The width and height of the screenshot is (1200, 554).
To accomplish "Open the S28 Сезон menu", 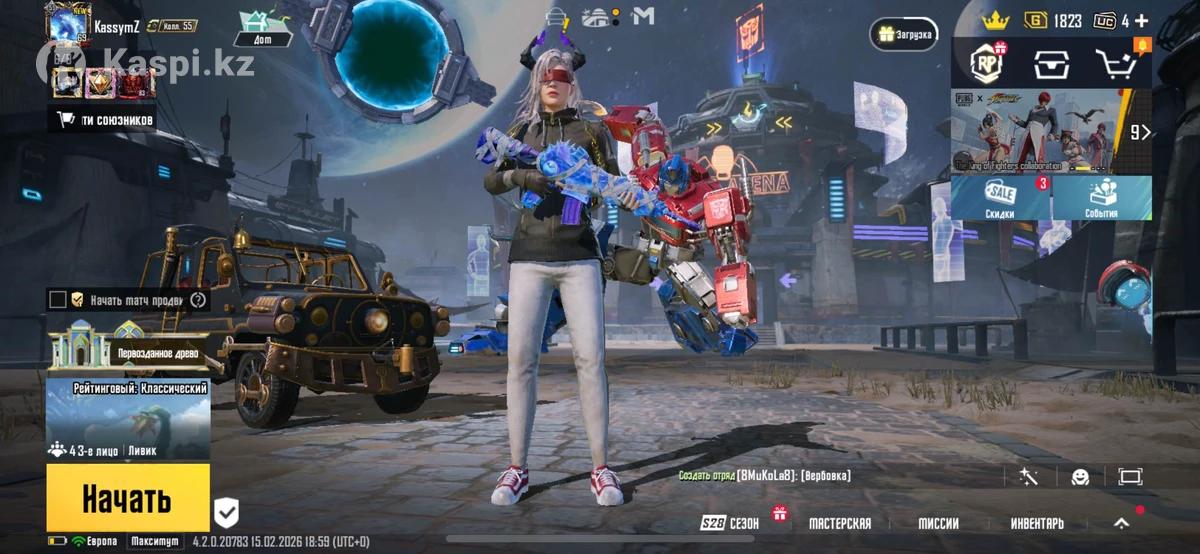I will 730,523.
